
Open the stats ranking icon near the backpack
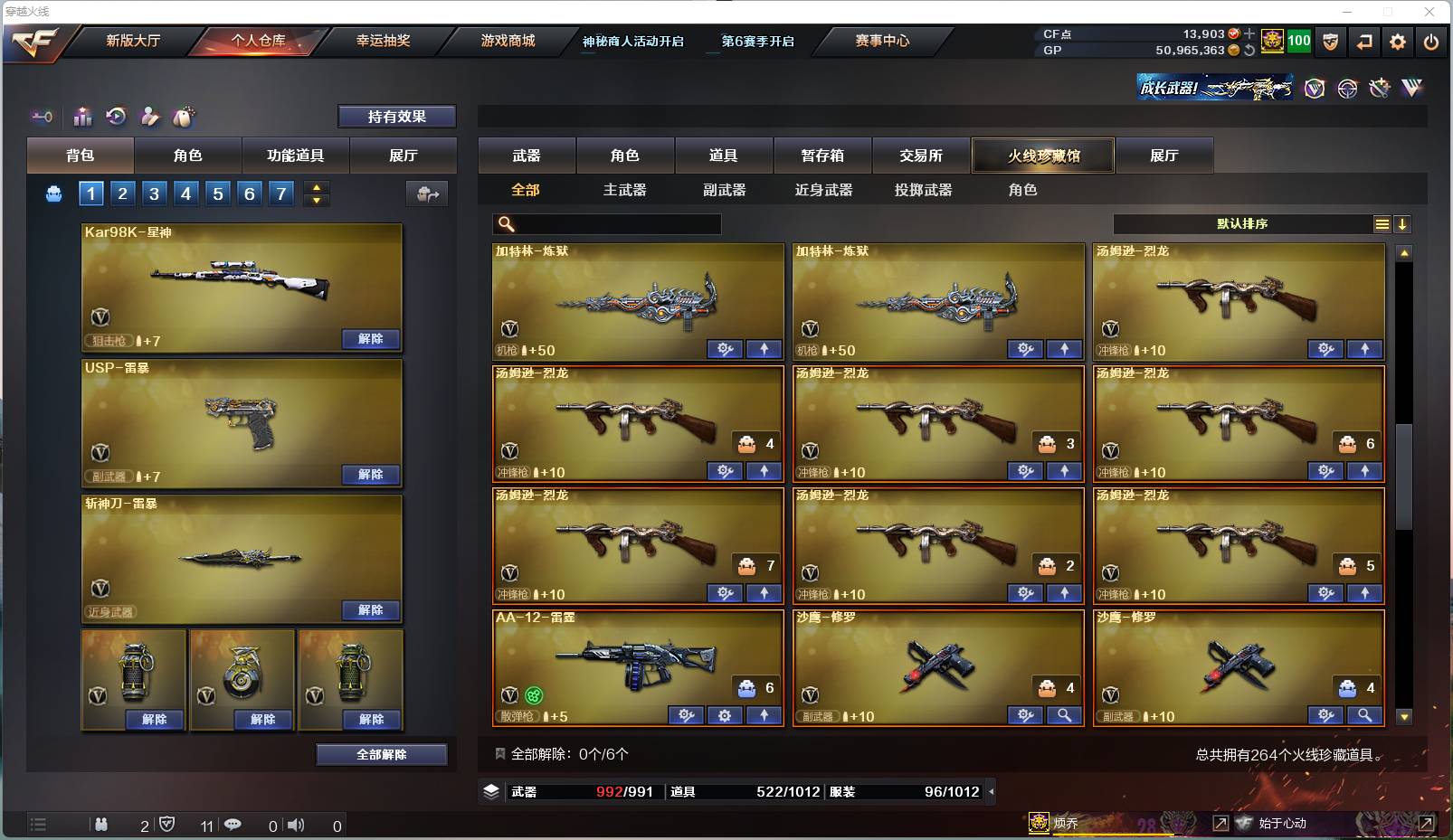point(82,116)
